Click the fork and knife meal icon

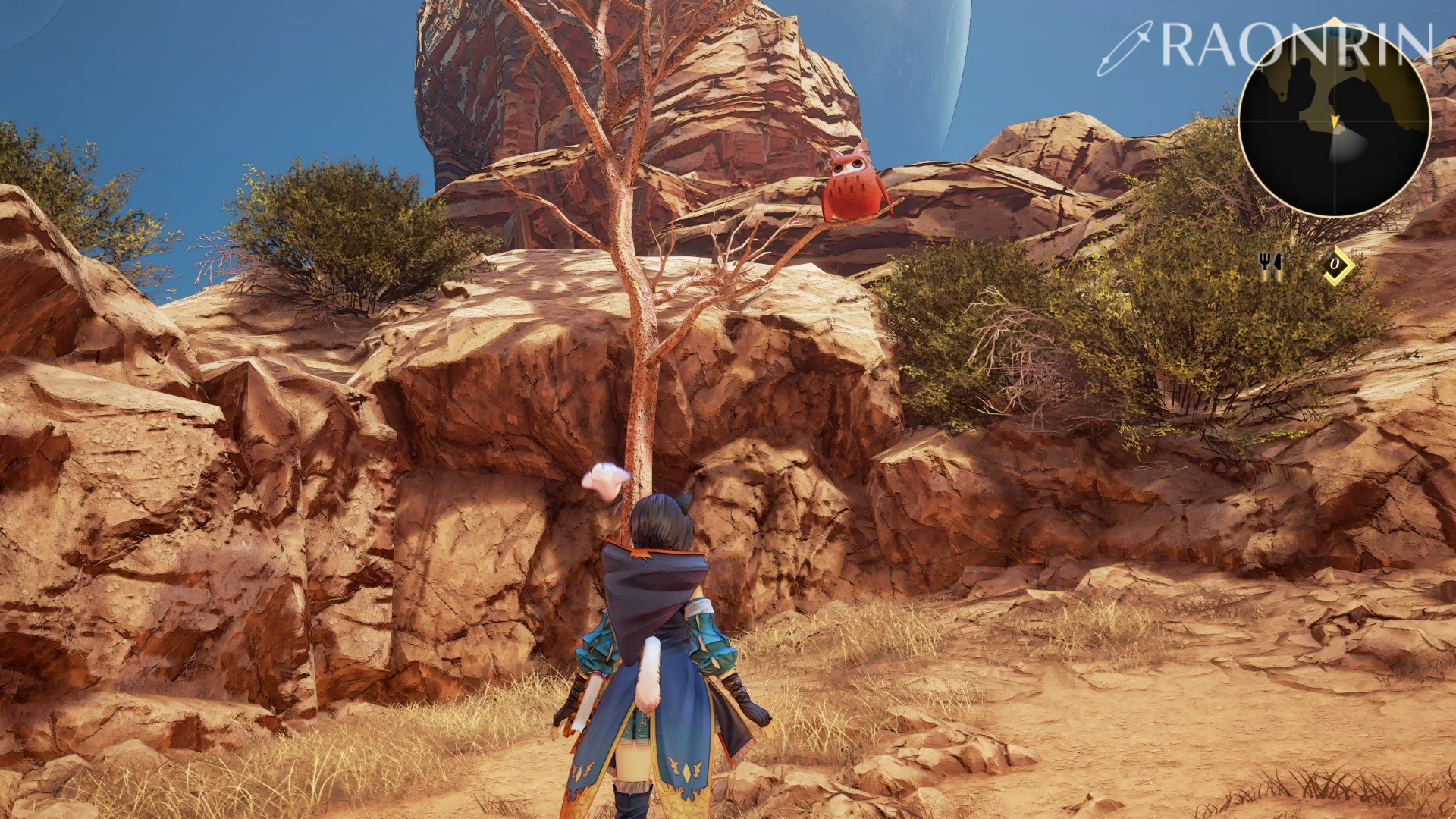tap(1269, 265)
